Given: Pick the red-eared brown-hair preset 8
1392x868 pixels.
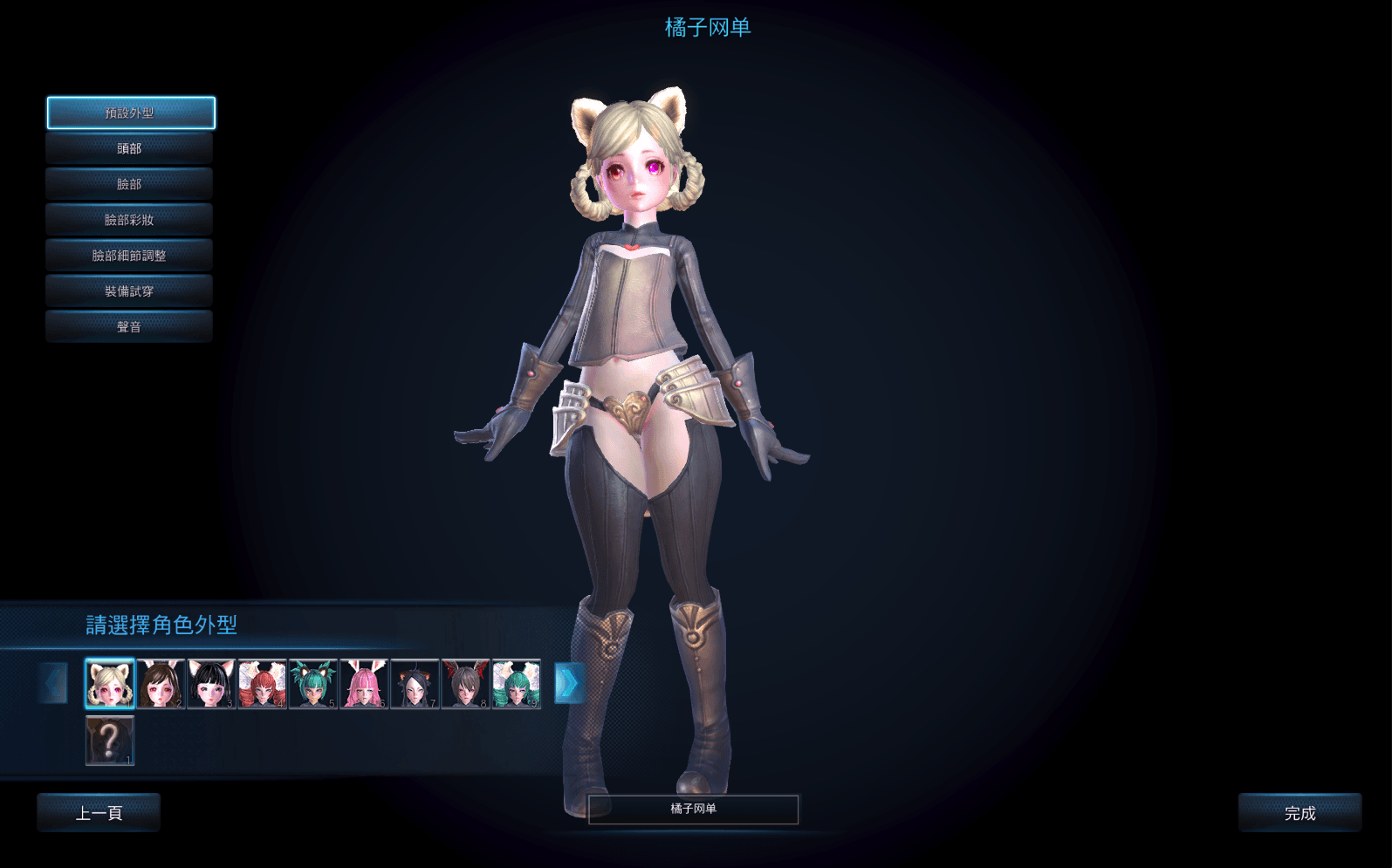Looking at the screenshot, I should pyautogui.click(x=465, y=683).
